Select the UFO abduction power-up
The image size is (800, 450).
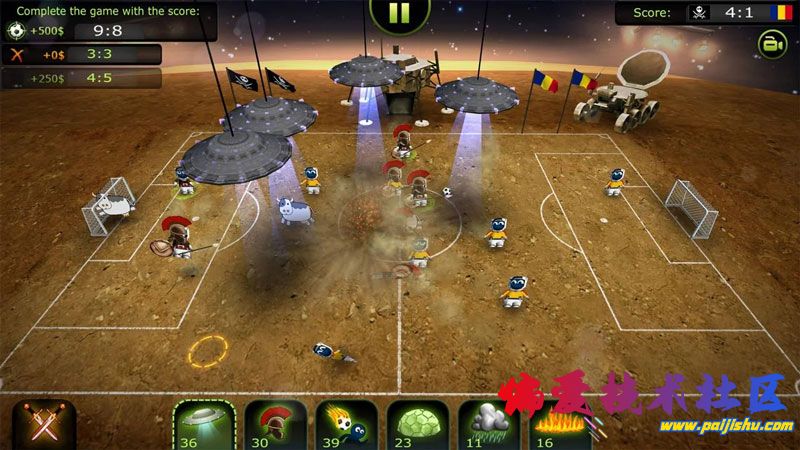coord(204,425)
